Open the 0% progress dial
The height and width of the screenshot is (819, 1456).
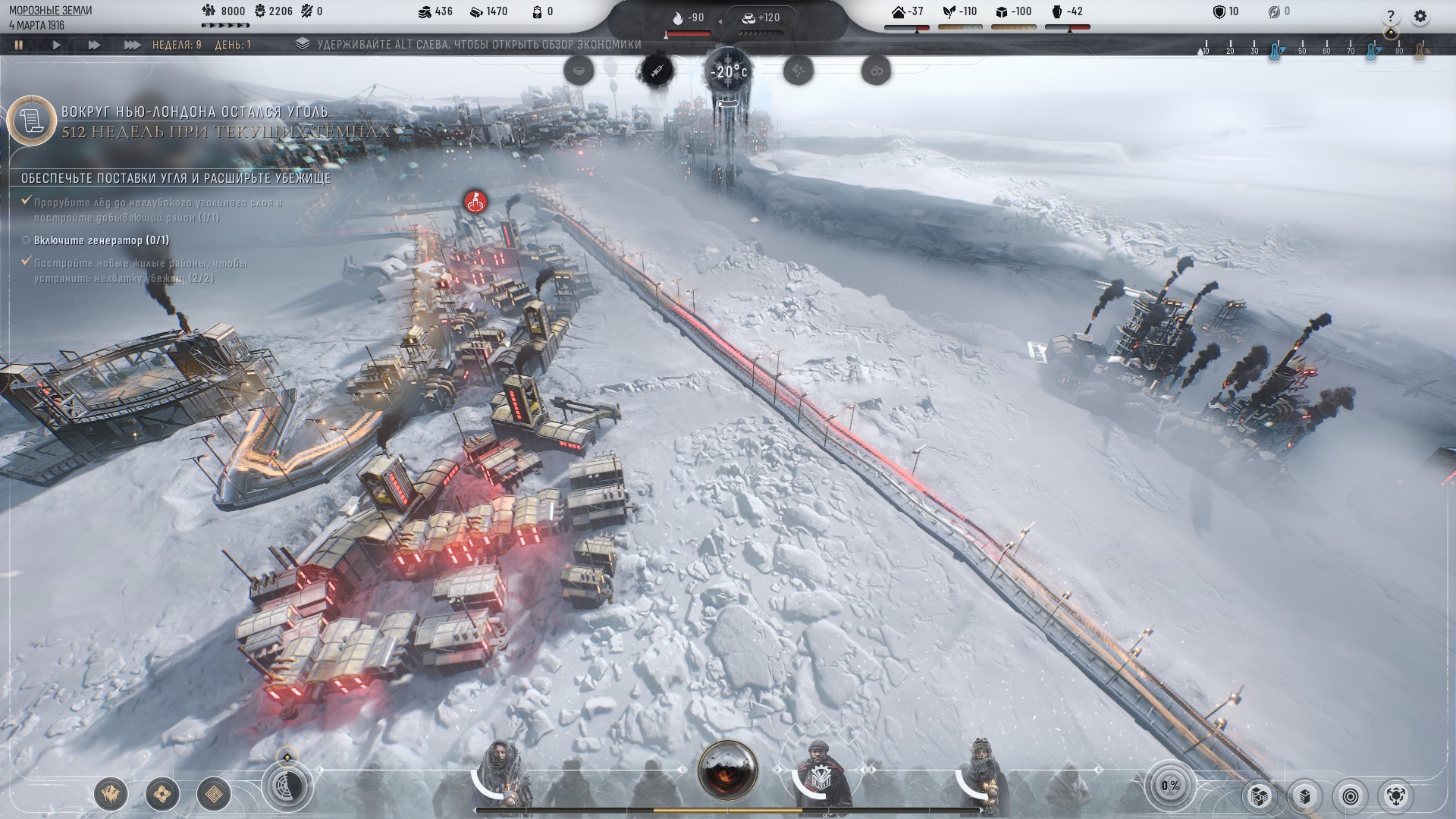point(1170,786)
